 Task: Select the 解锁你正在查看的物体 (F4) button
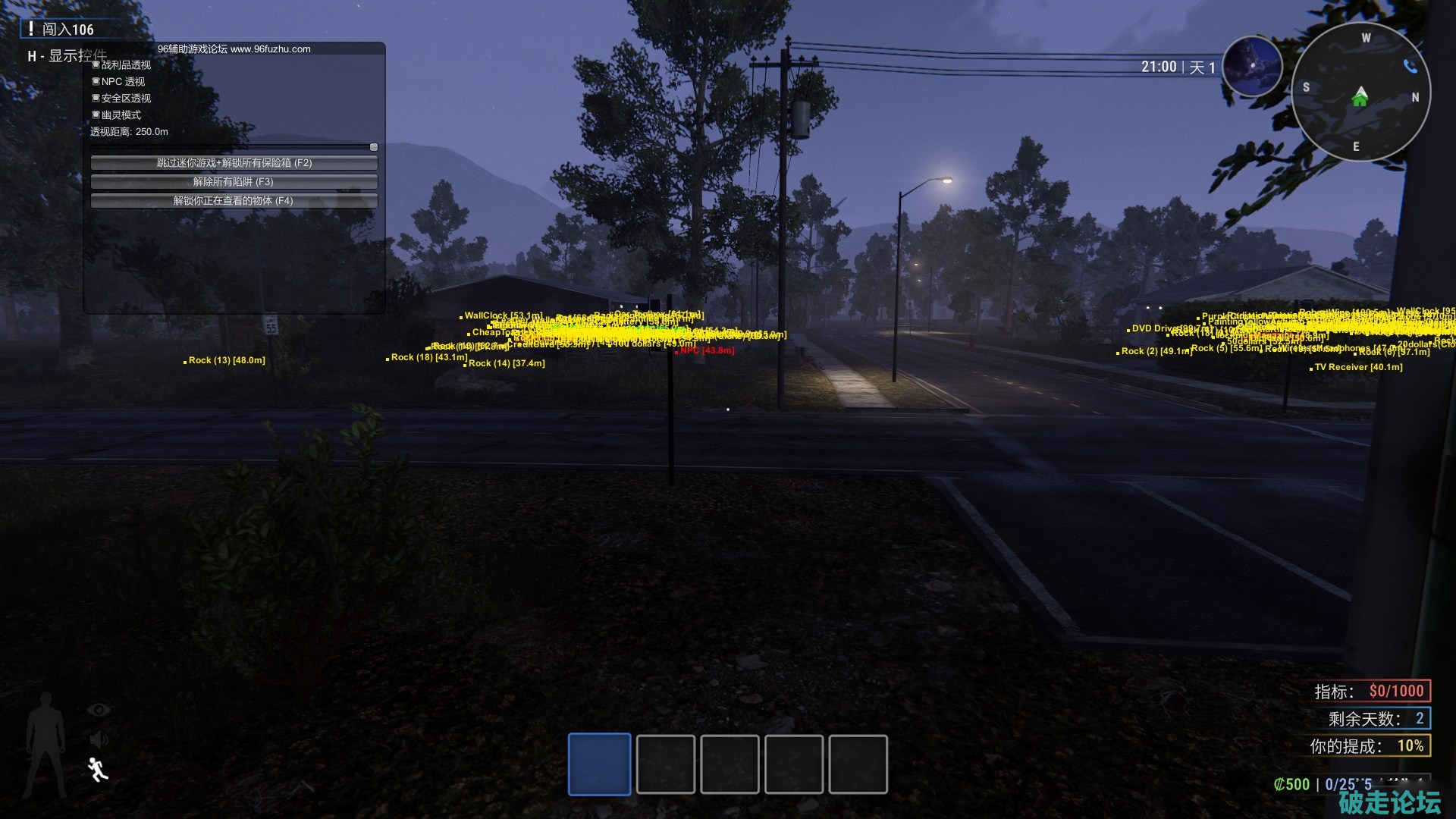(234, 201)
